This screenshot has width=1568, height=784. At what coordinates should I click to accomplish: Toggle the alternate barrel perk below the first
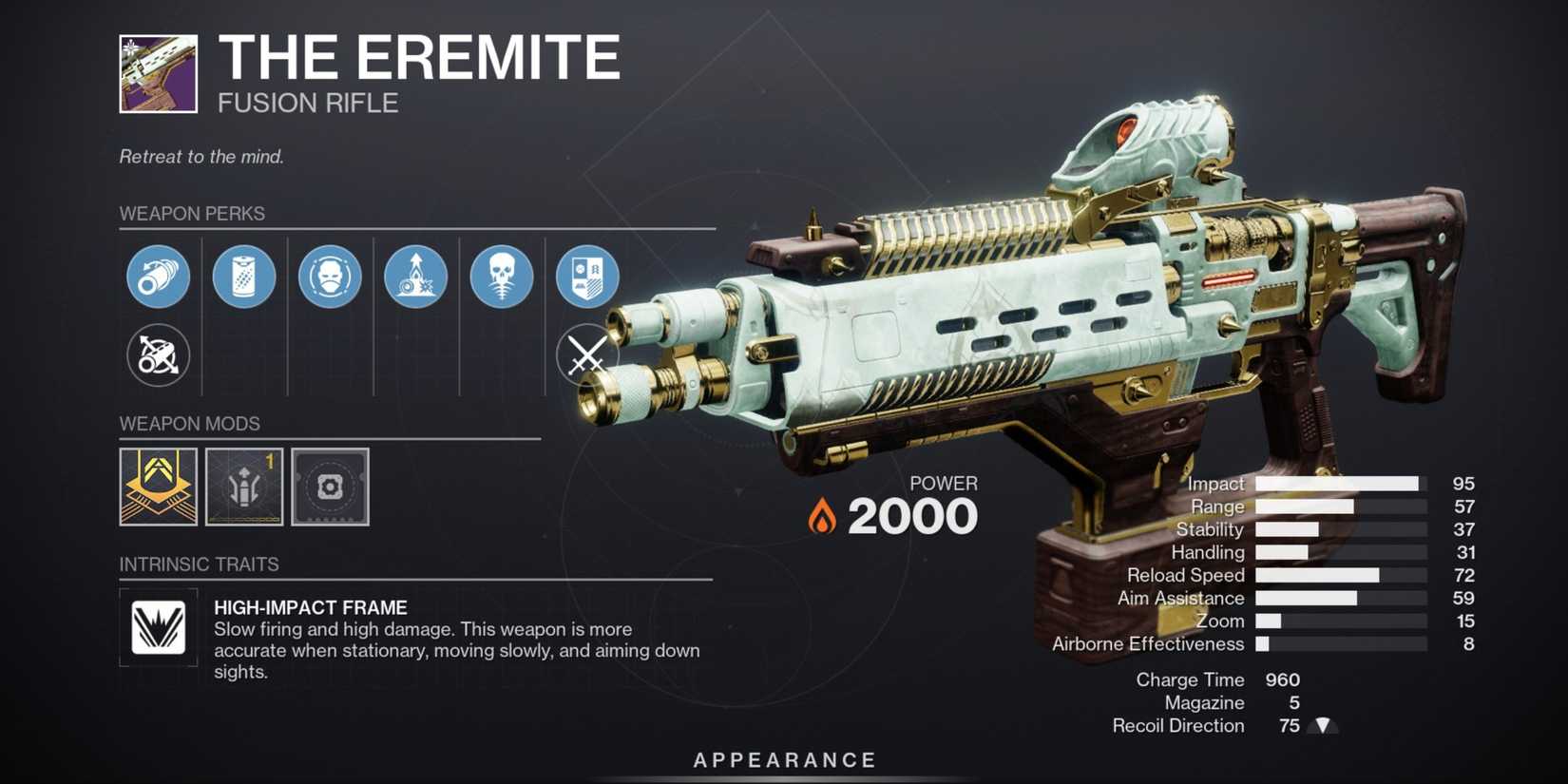point(158,355)
